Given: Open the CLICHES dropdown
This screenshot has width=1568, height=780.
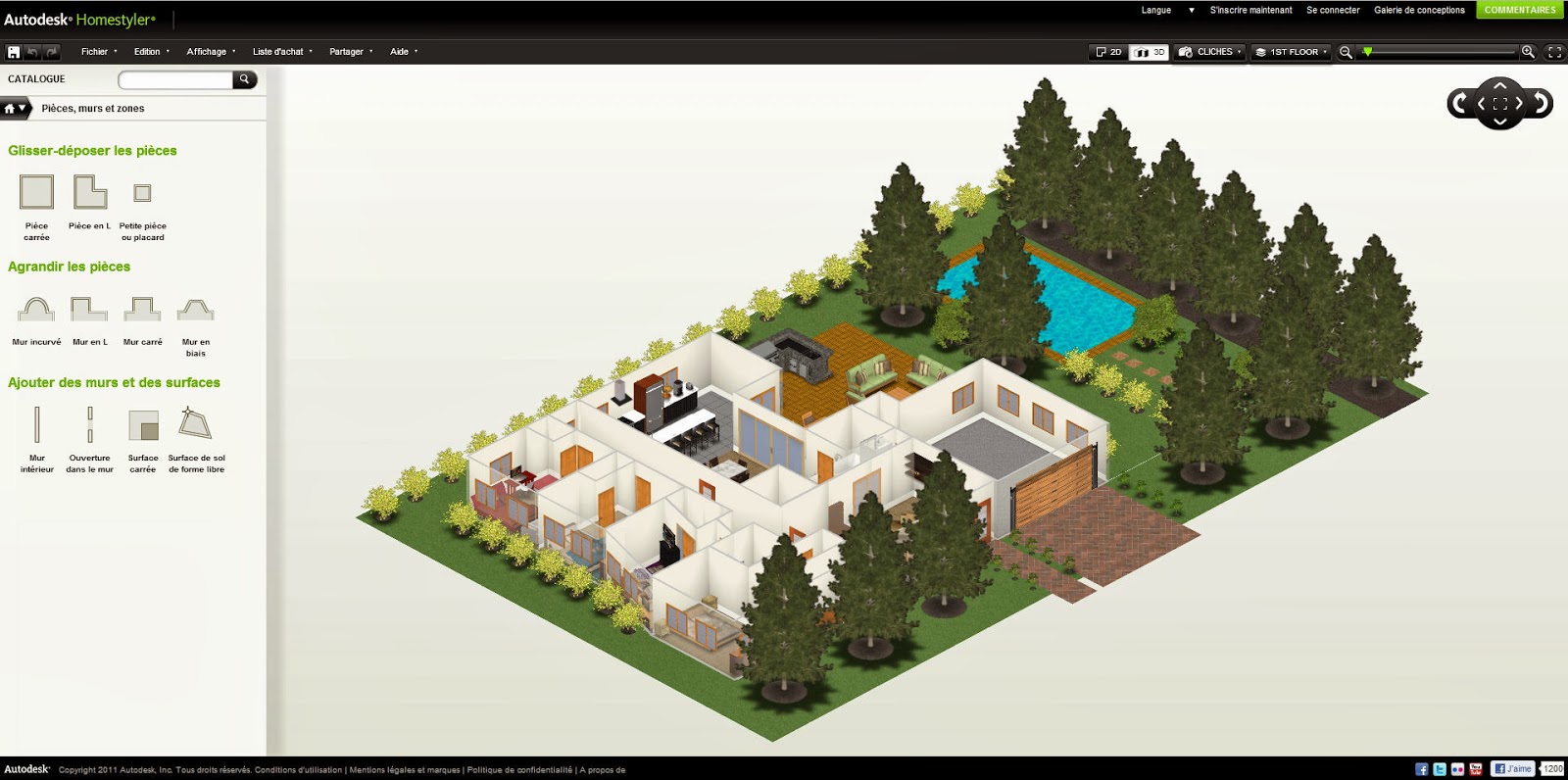Looking at the screenshot, I should pyautogui.click(x=1208, y=52).
